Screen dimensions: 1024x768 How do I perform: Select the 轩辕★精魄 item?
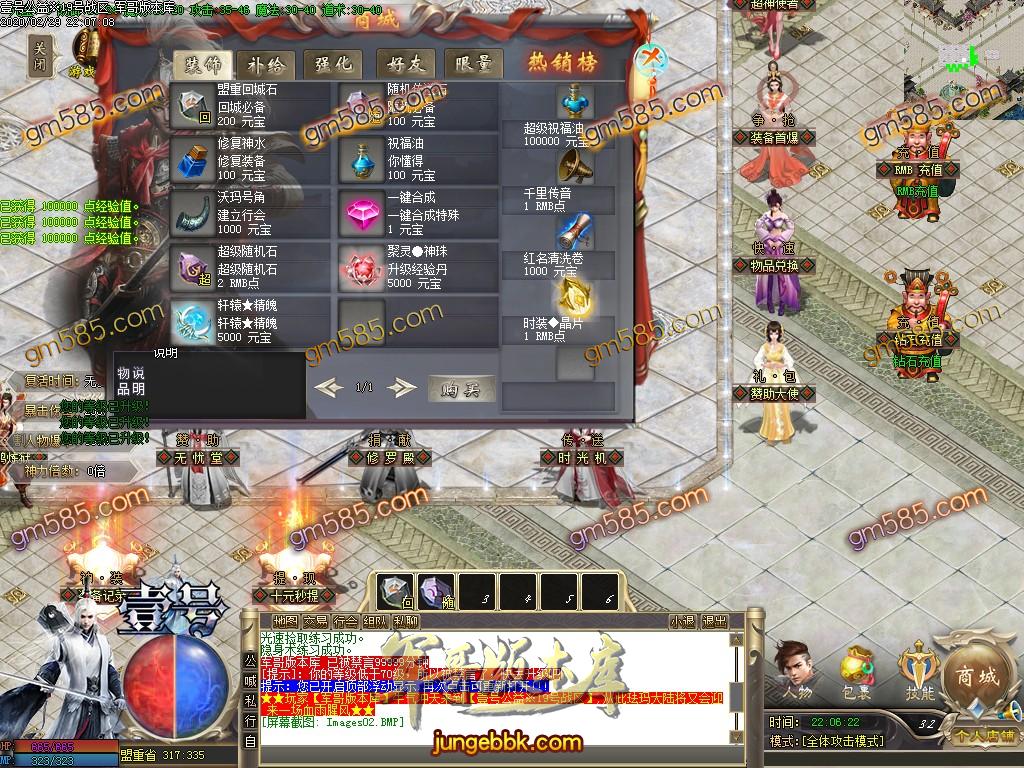point(193,322)
